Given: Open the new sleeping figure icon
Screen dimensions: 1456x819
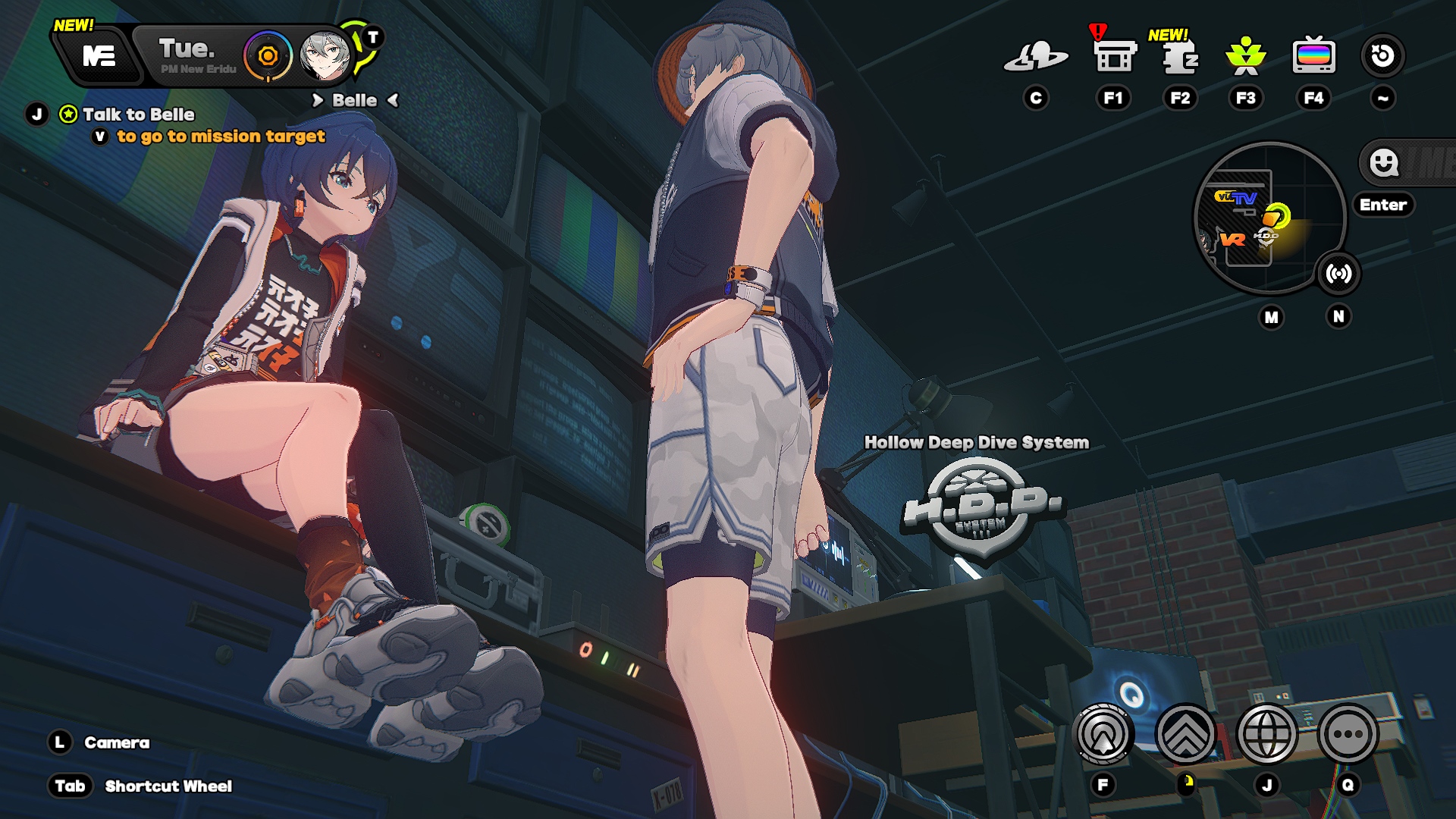Looking at the screenshot, I should pyautogui.click(x=1179, y=58).
